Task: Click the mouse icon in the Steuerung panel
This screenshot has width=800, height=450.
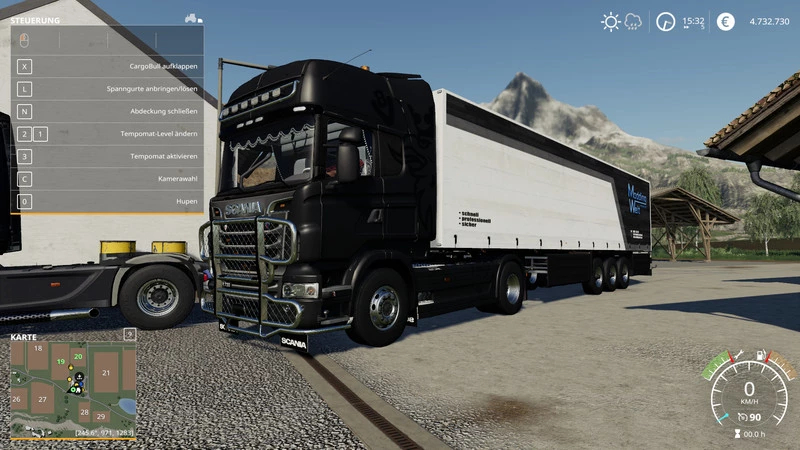Action: 24,39
